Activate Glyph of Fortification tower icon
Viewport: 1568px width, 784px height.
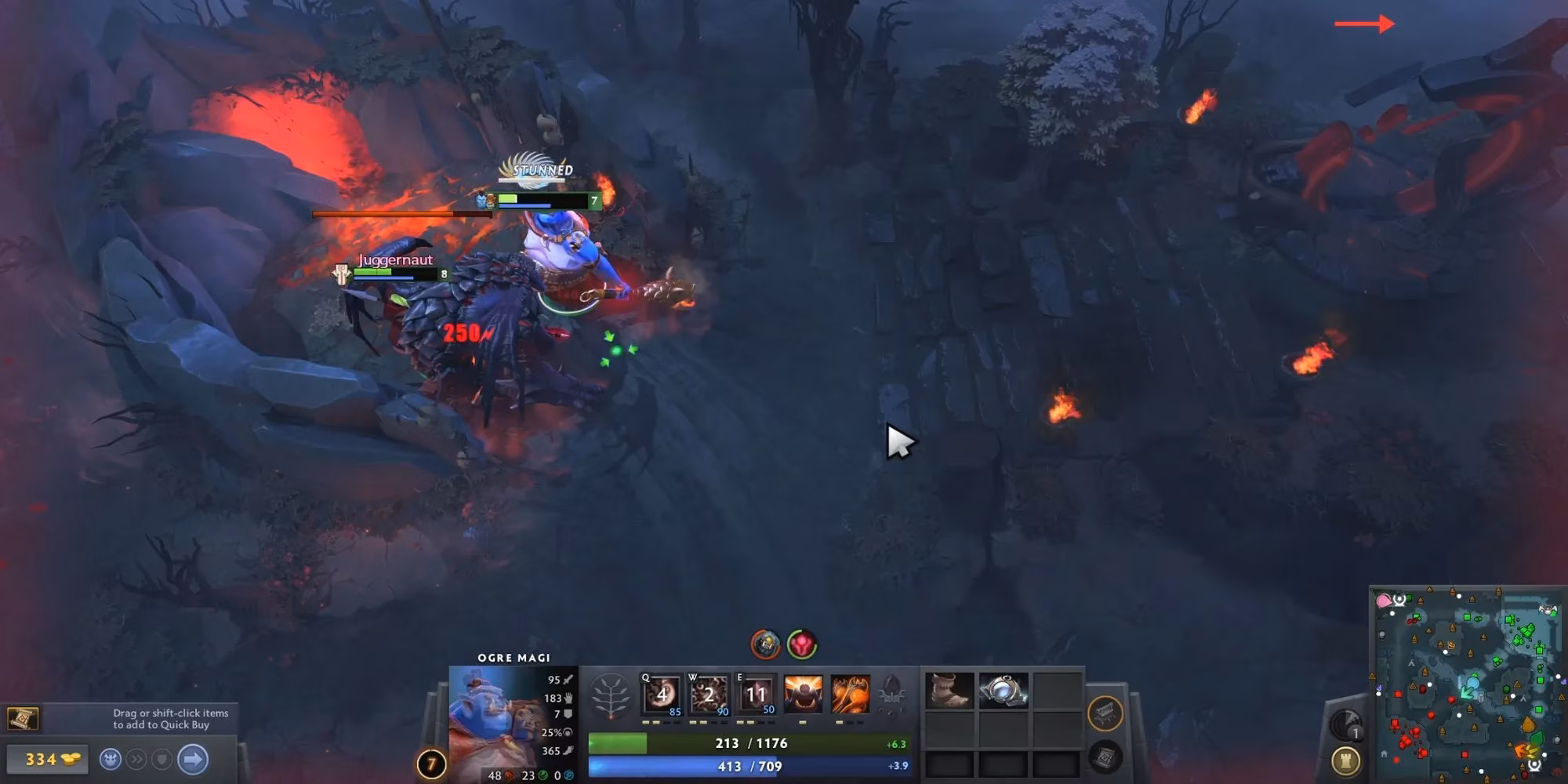(1345, 760)
